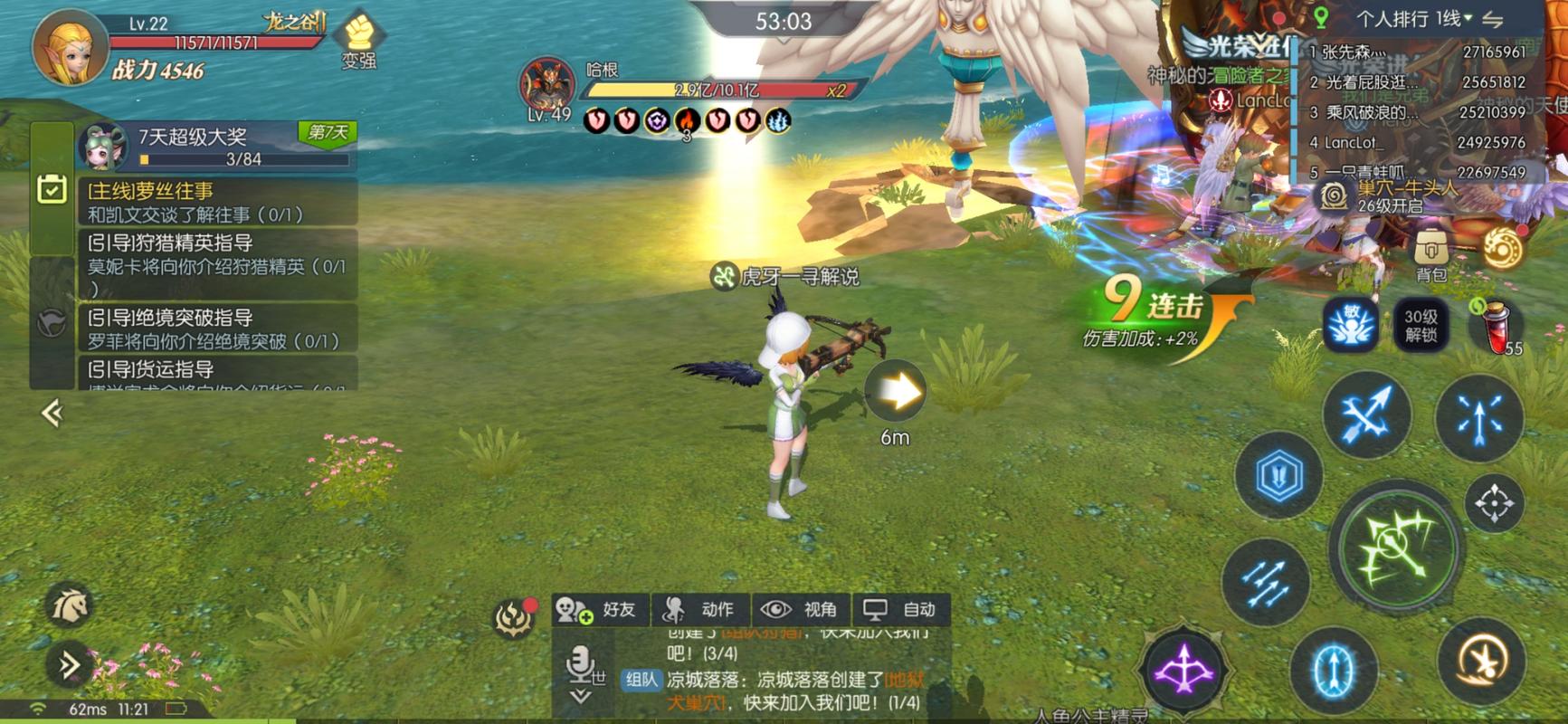Tap the horse mount icon
This screenshot has height=724, width=1568.
tap(70, 606)
